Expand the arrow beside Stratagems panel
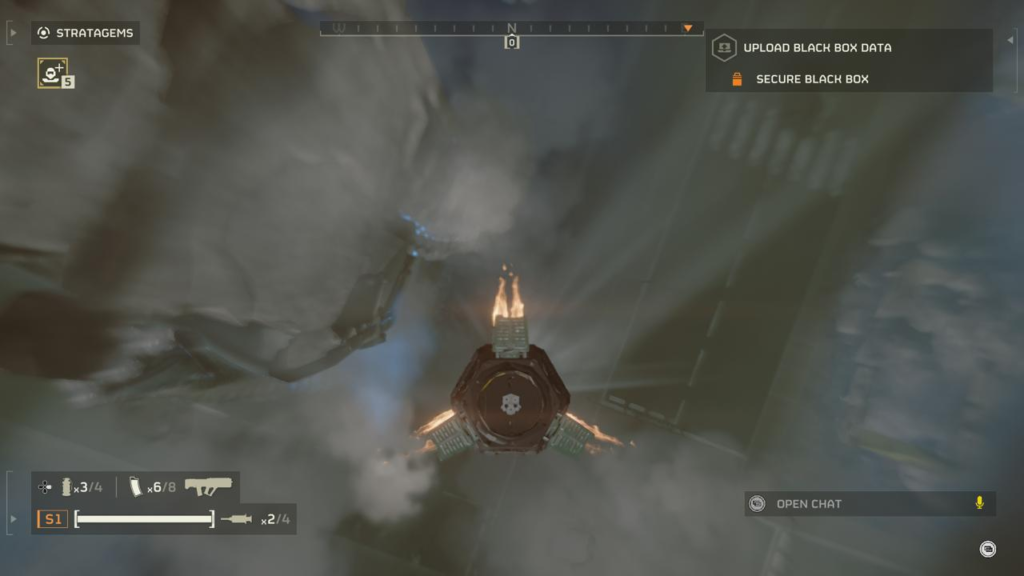The image size is (1024, 576). pyautogui.click(x=13, y=33)
